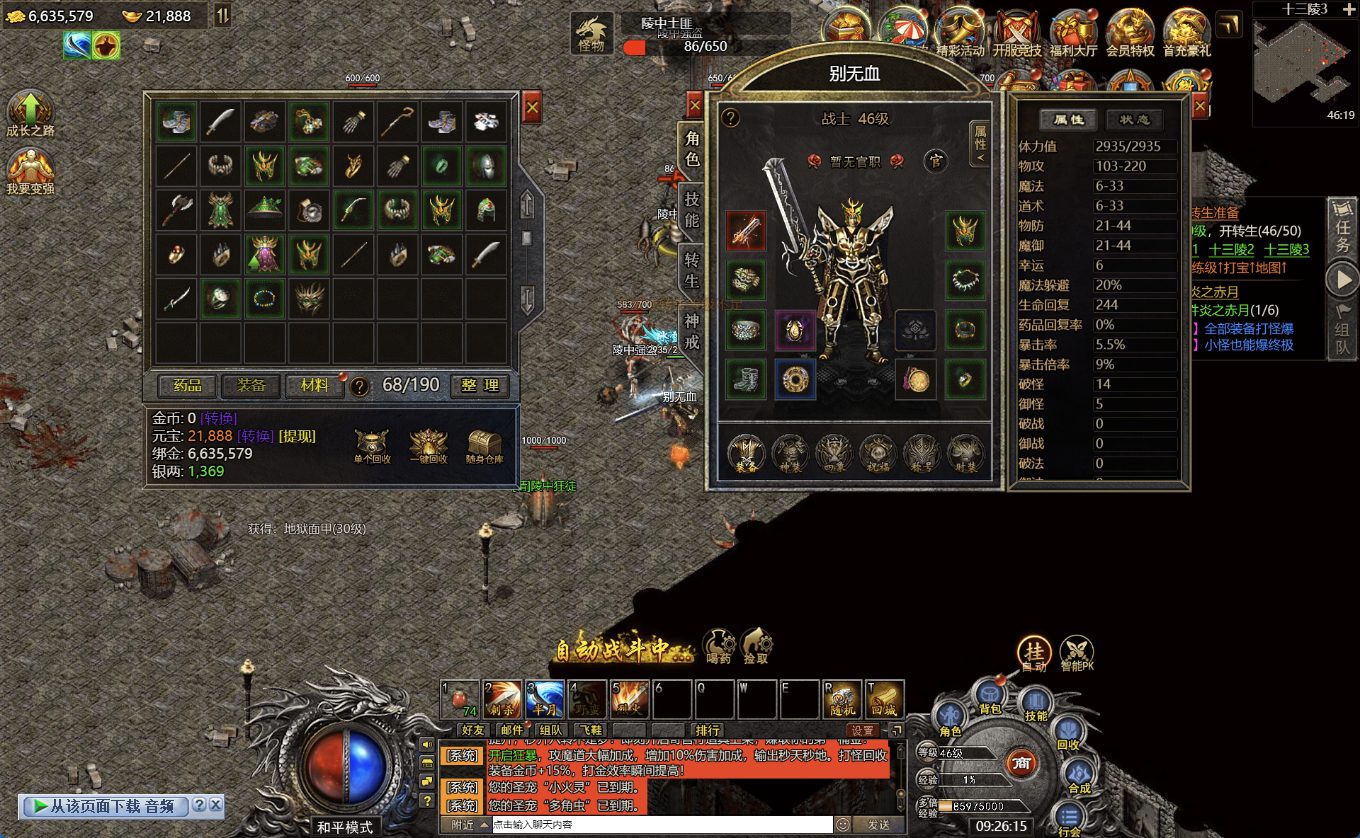Open the 随身仓库 portable warehouse chest

[x=485, y=445]
